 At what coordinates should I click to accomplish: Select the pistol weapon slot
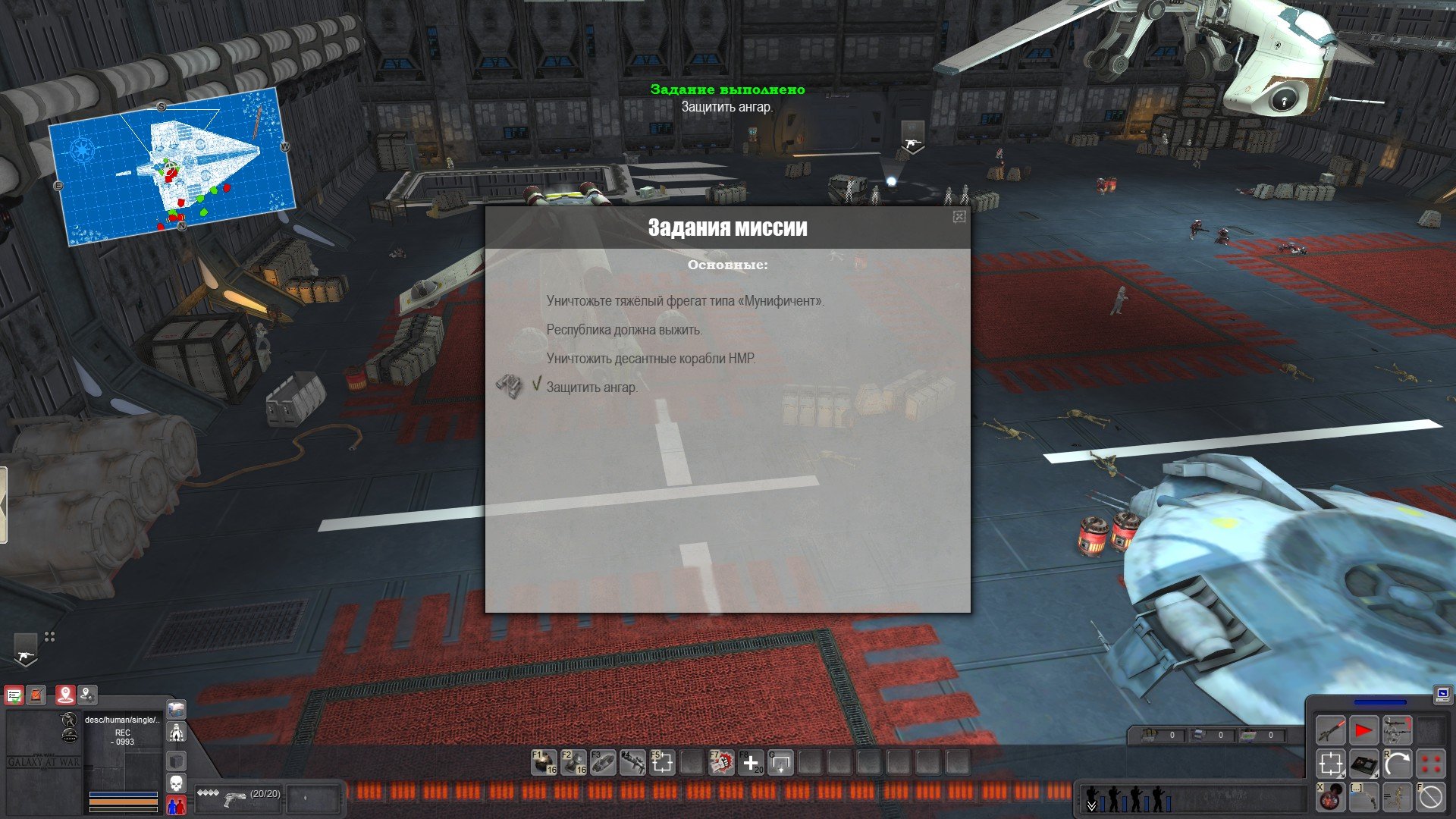(235, 798)
